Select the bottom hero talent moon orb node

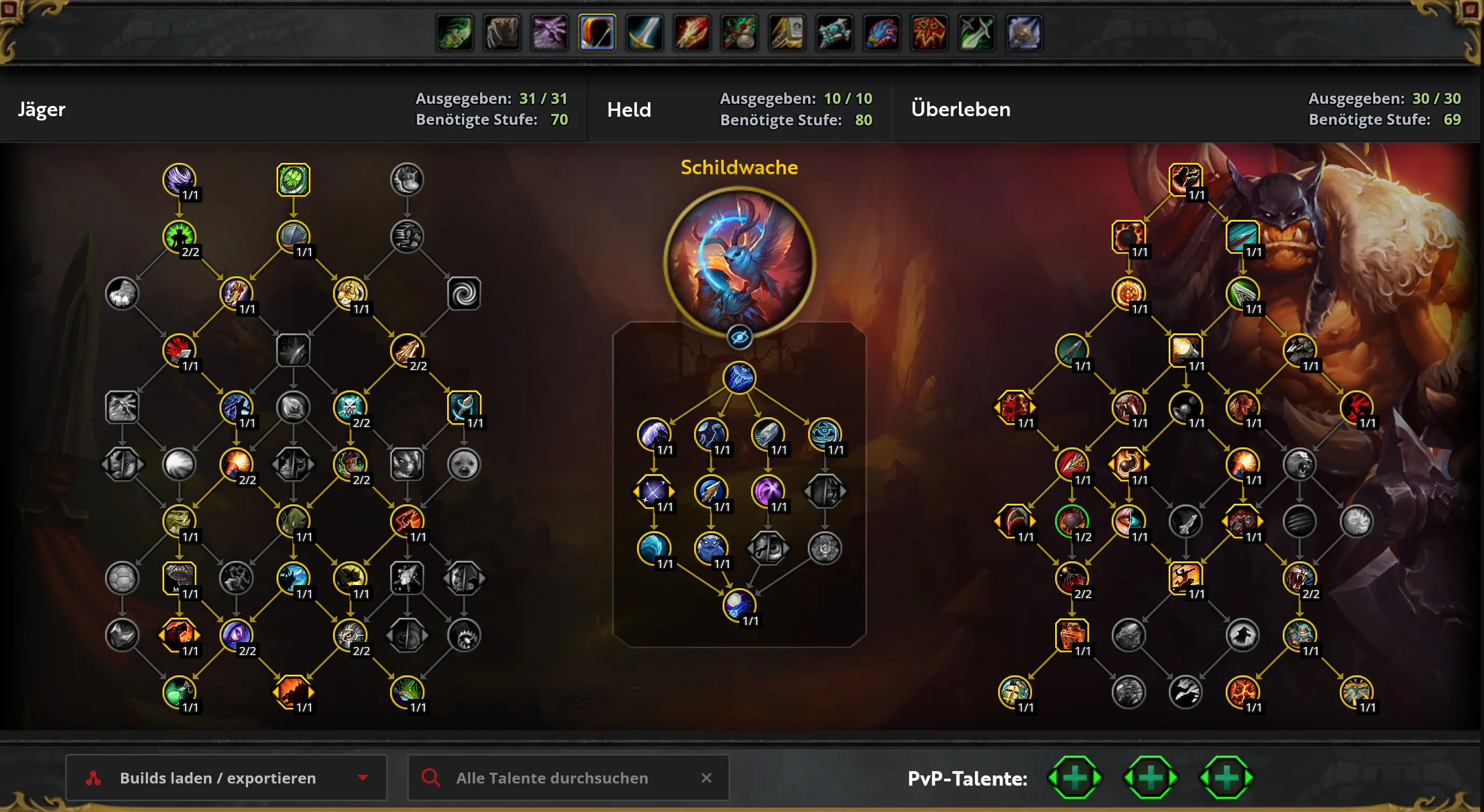point(739,604)
